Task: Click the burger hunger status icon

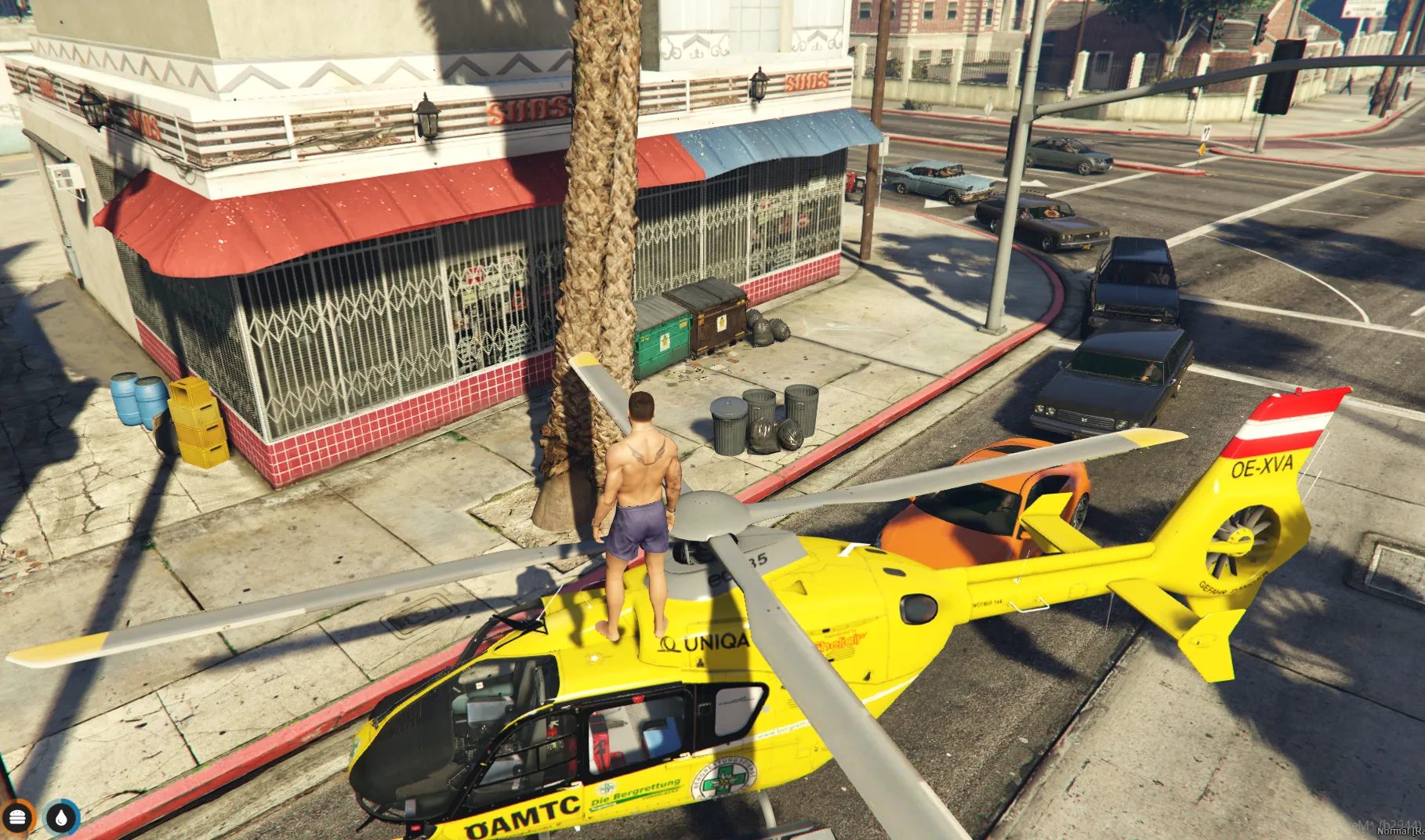Action: coord(18,817)
